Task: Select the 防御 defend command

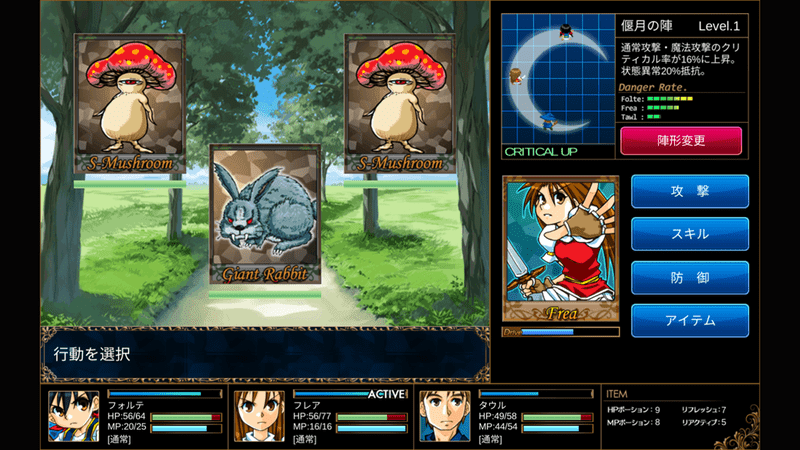Action: 689,277
